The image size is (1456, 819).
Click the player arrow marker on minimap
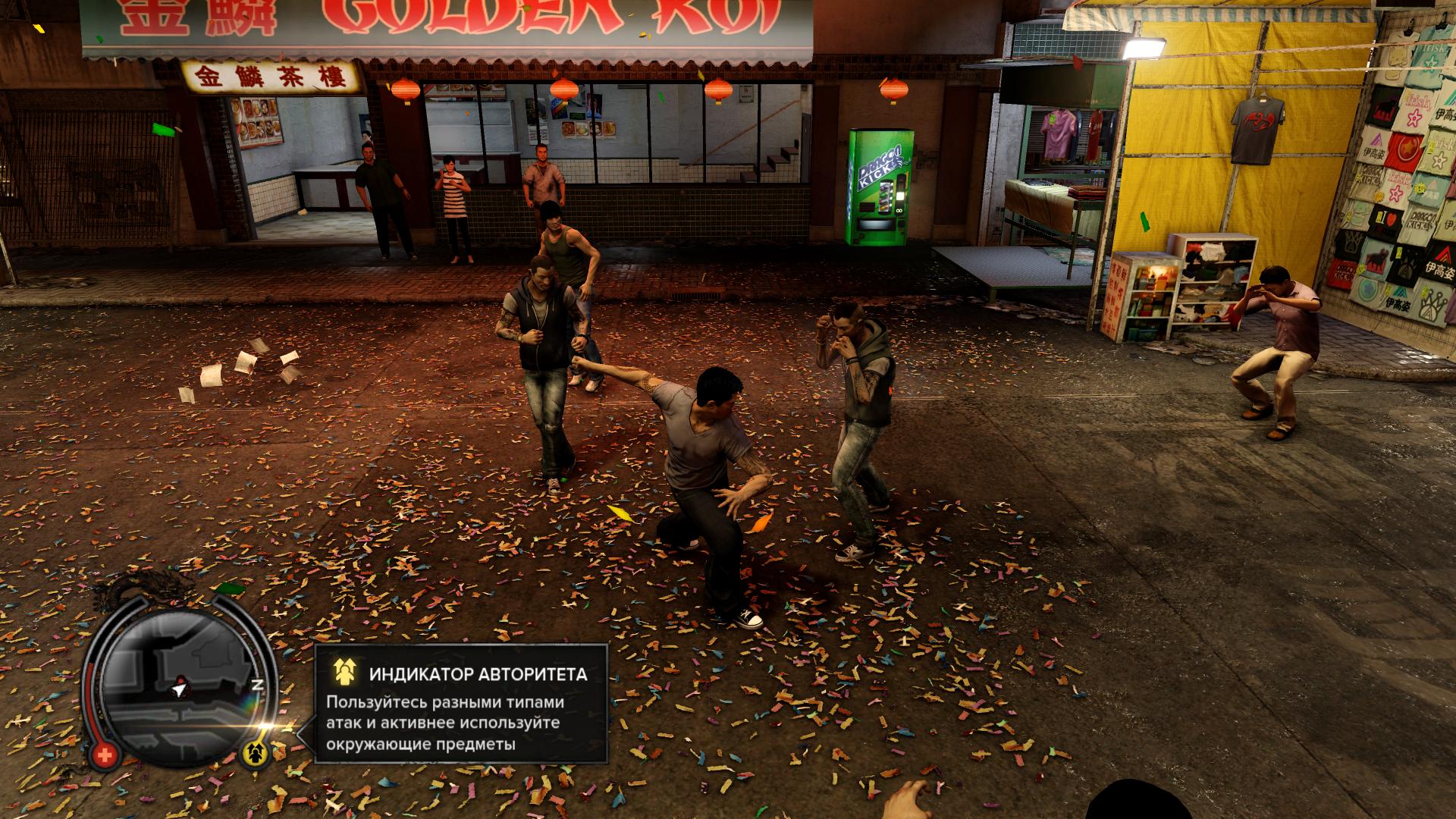pos(178,691)
